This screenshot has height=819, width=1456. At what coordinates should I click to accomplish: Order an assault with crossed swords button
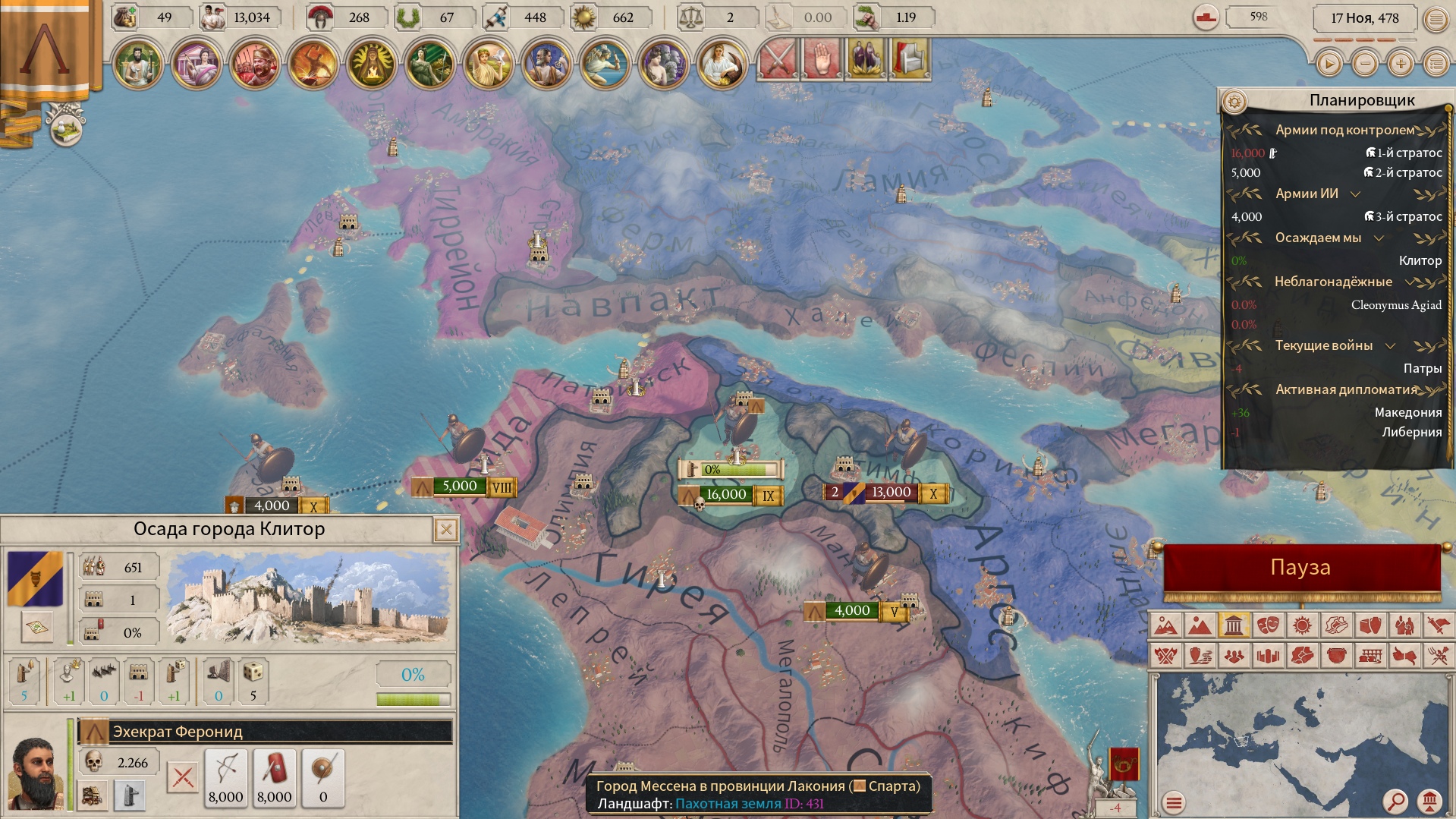[182, 777]
